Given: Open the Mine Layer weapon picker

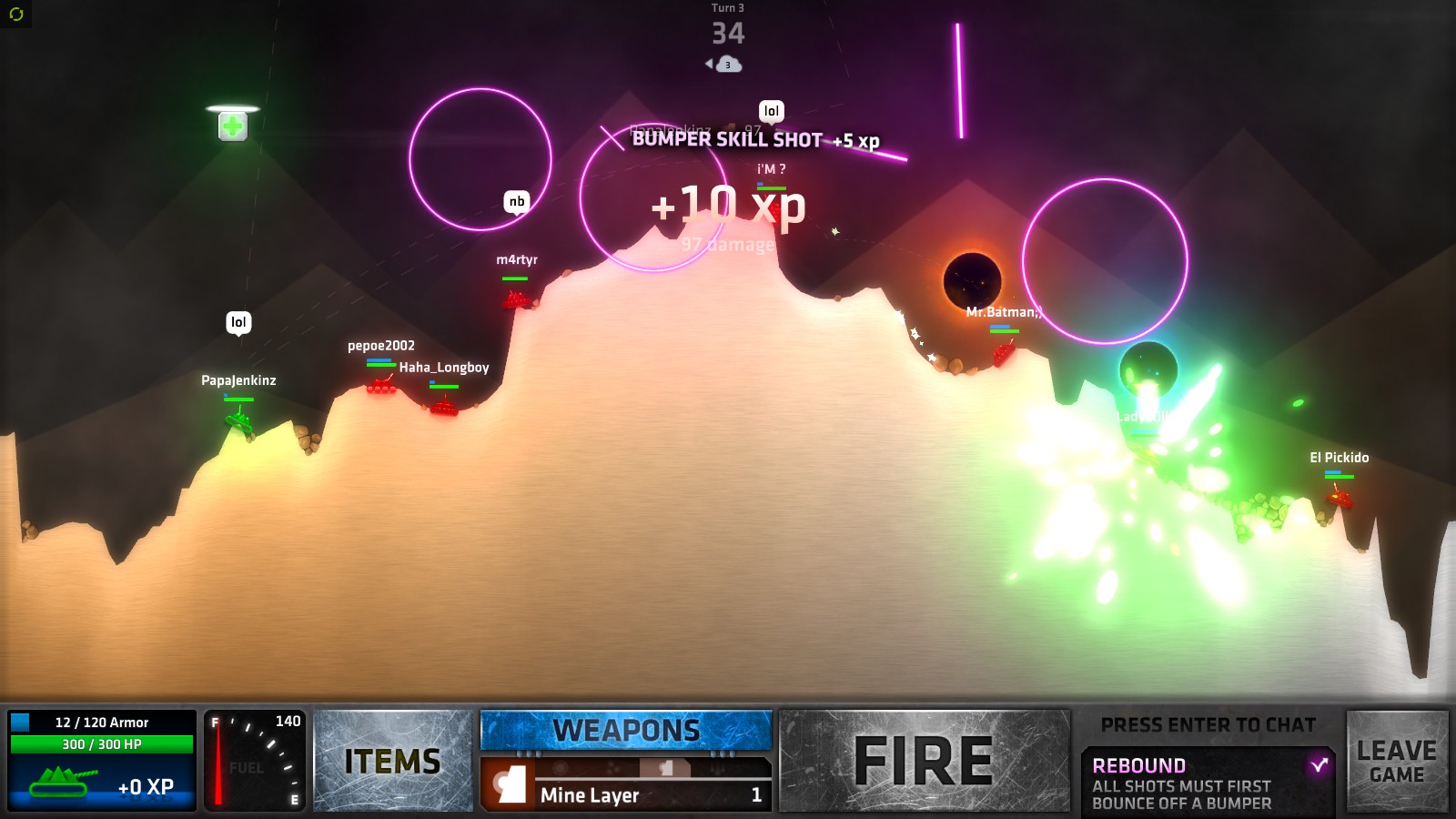Looking at the screenshot, I should click(x=626, y=794).
